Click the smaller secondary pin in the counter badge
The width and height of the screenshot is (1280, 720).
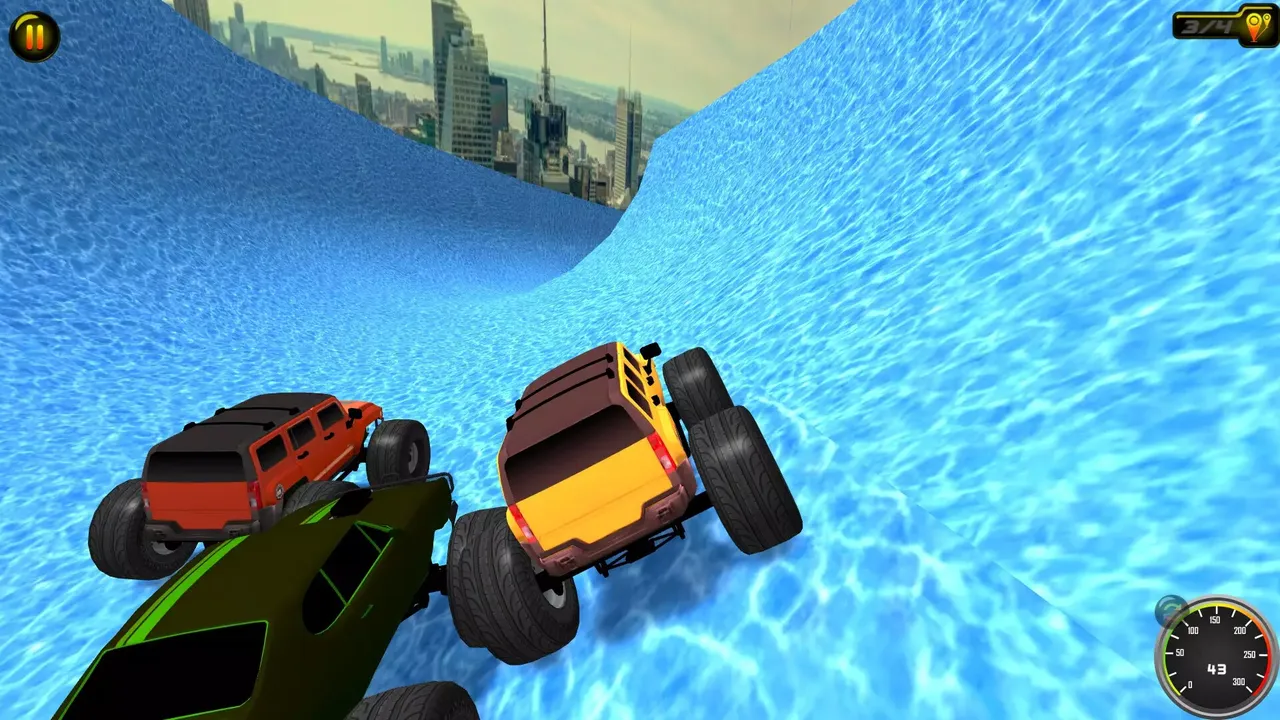tap(1267, 20)
